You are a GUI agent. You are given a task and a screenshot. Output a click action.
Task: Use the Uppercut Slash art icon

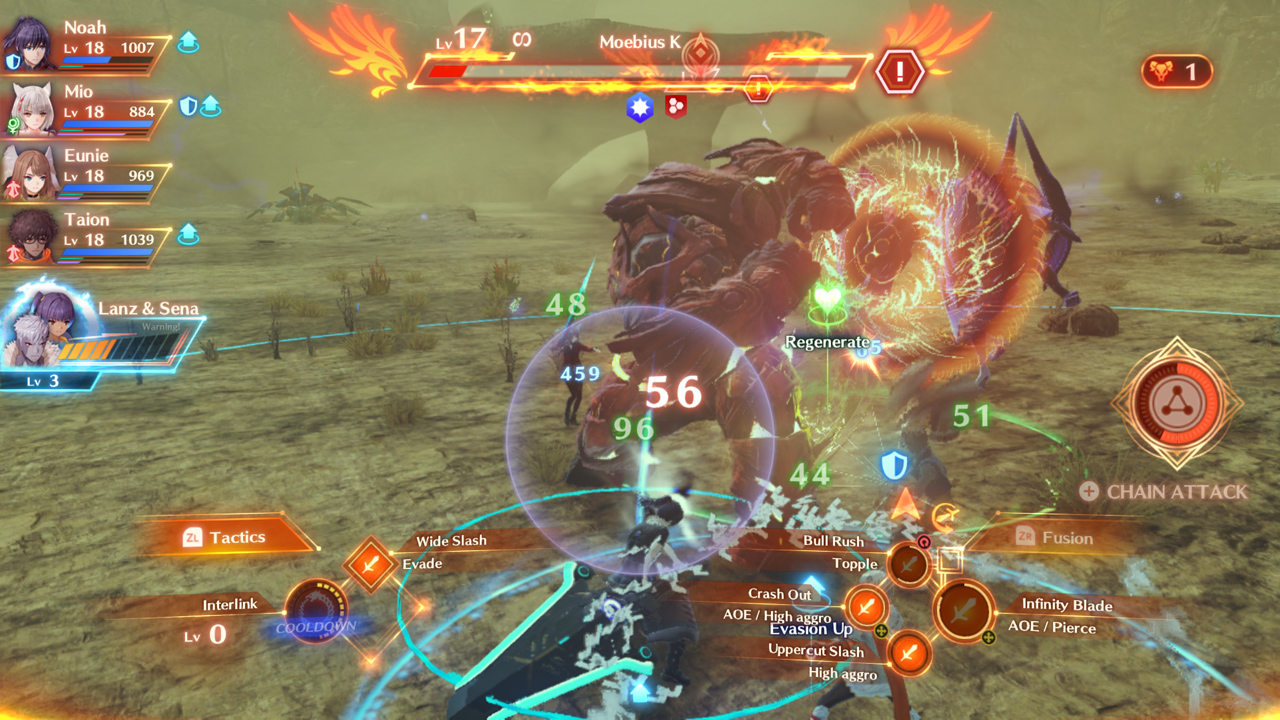[908, 654]
